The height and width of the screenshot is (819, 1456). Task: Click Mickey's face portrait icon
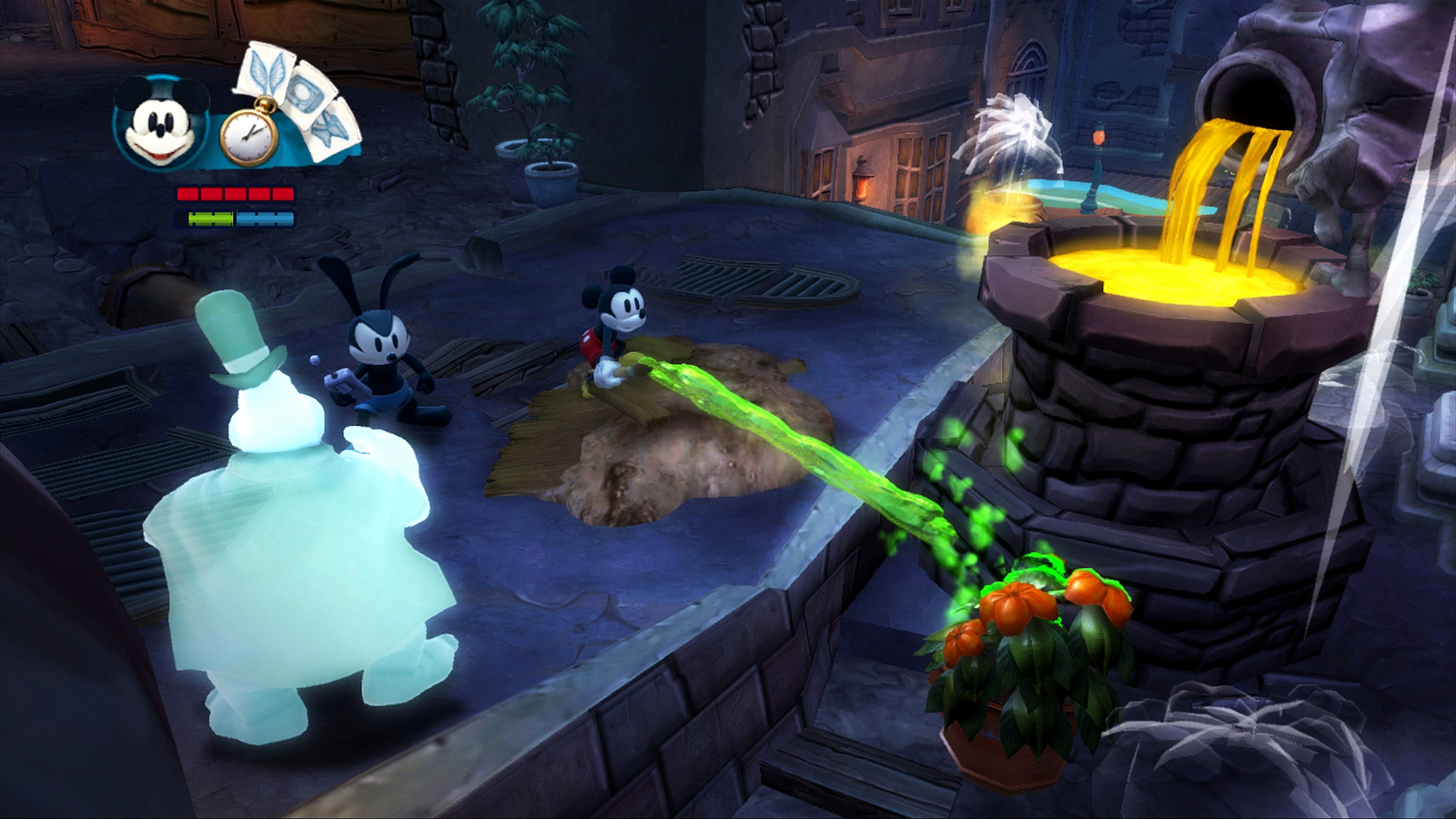coord(160,125)
